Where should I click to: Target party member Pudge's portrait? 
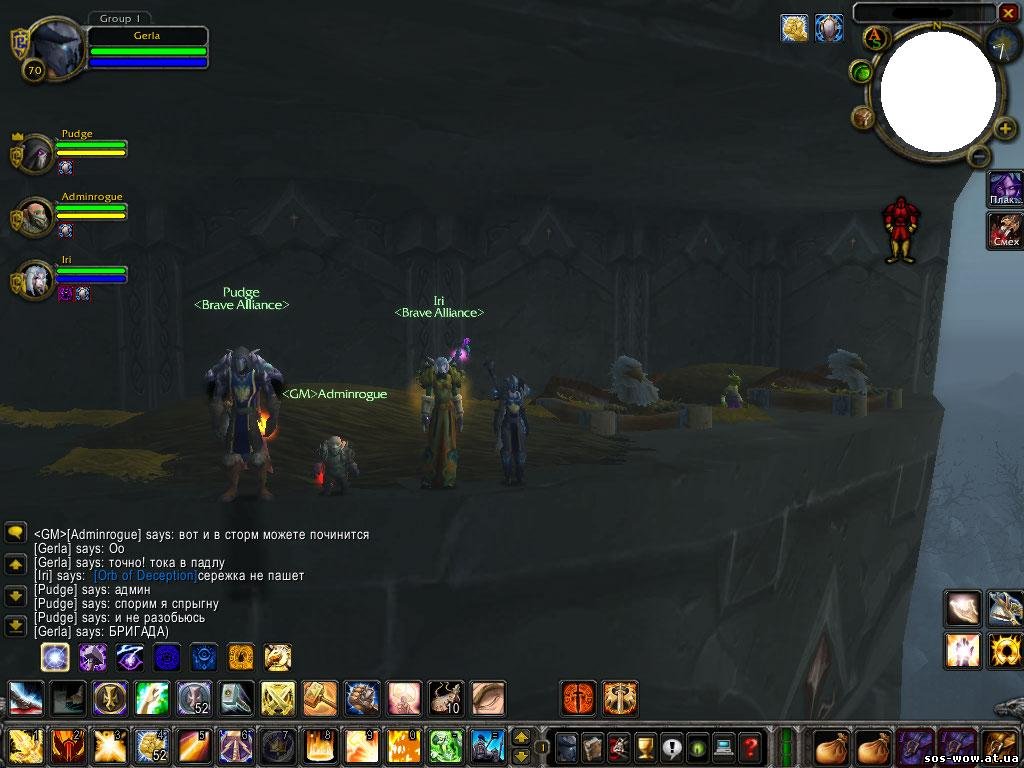37,154
